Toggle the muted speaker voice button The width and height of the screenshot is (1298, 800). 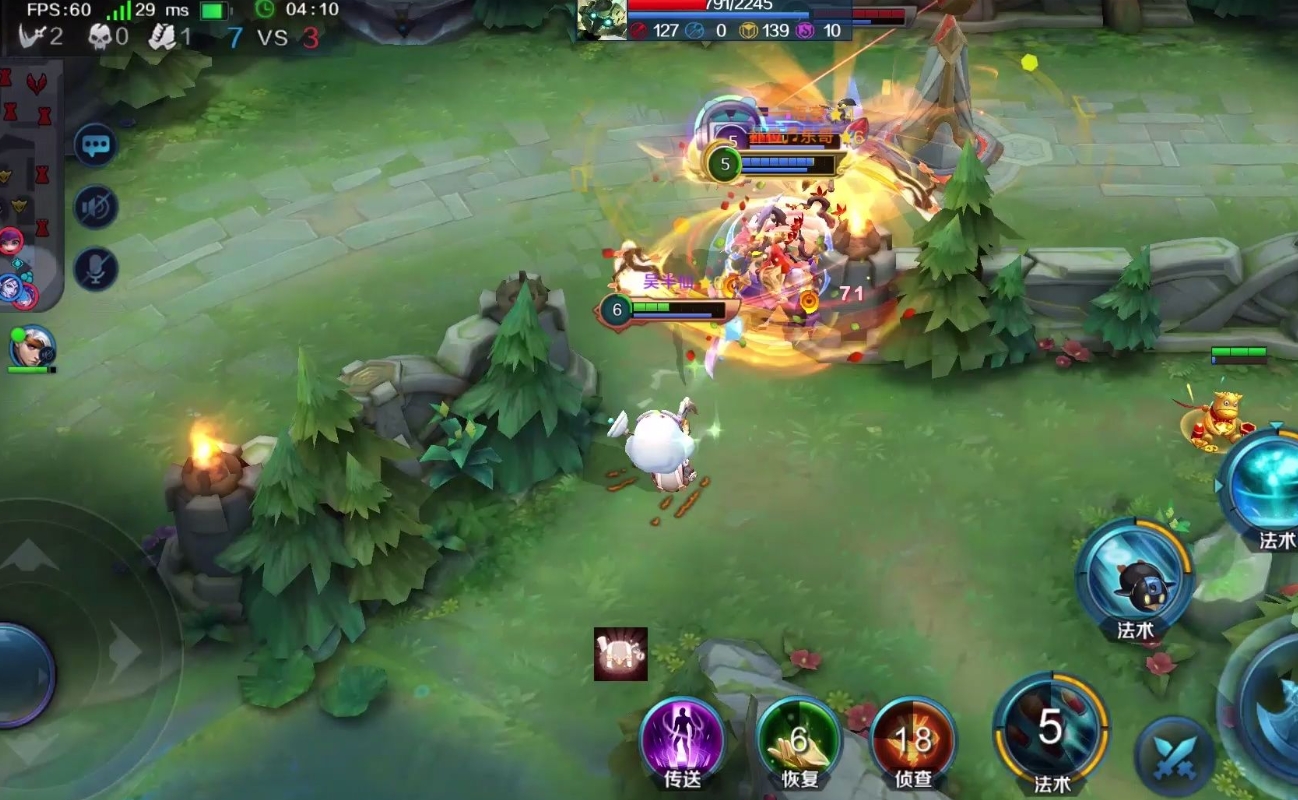[96, 207]
